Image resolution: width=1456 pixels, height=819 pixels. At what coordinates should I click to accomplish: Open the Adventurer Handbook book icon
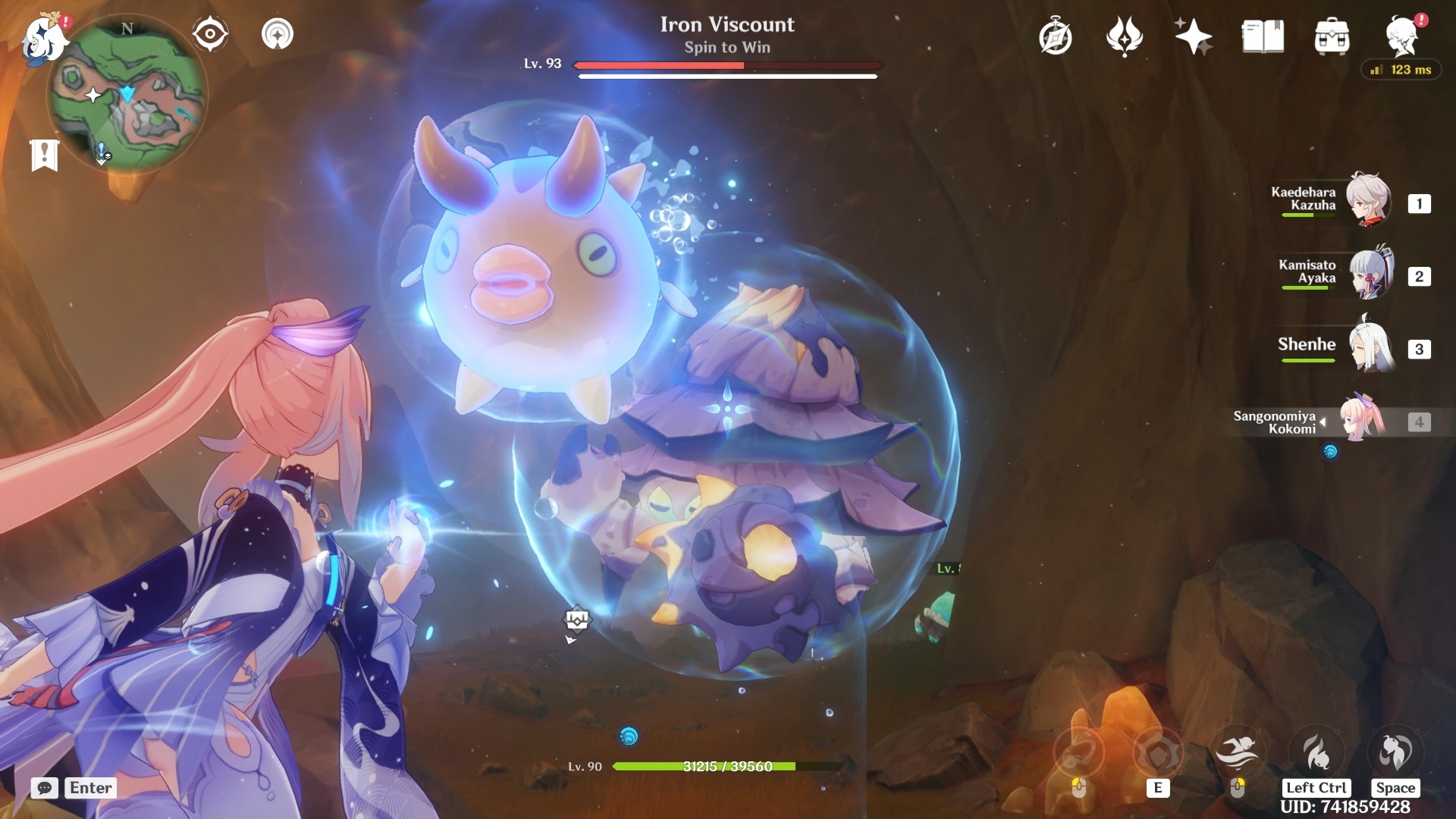(1263, 36)
